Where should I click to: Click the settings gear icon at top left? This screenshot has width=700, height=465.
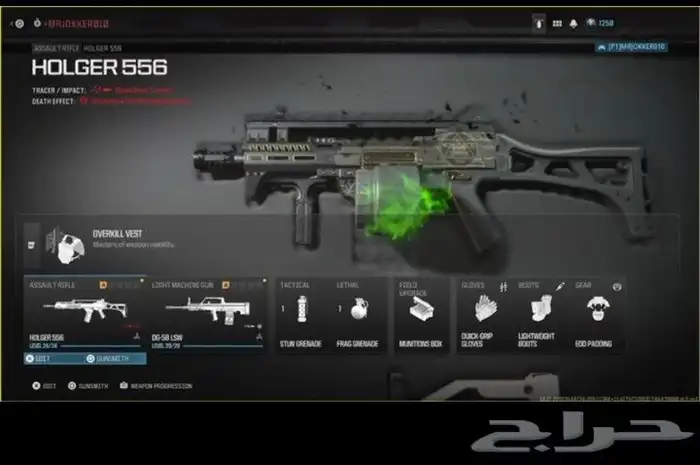tap(20, 22)
